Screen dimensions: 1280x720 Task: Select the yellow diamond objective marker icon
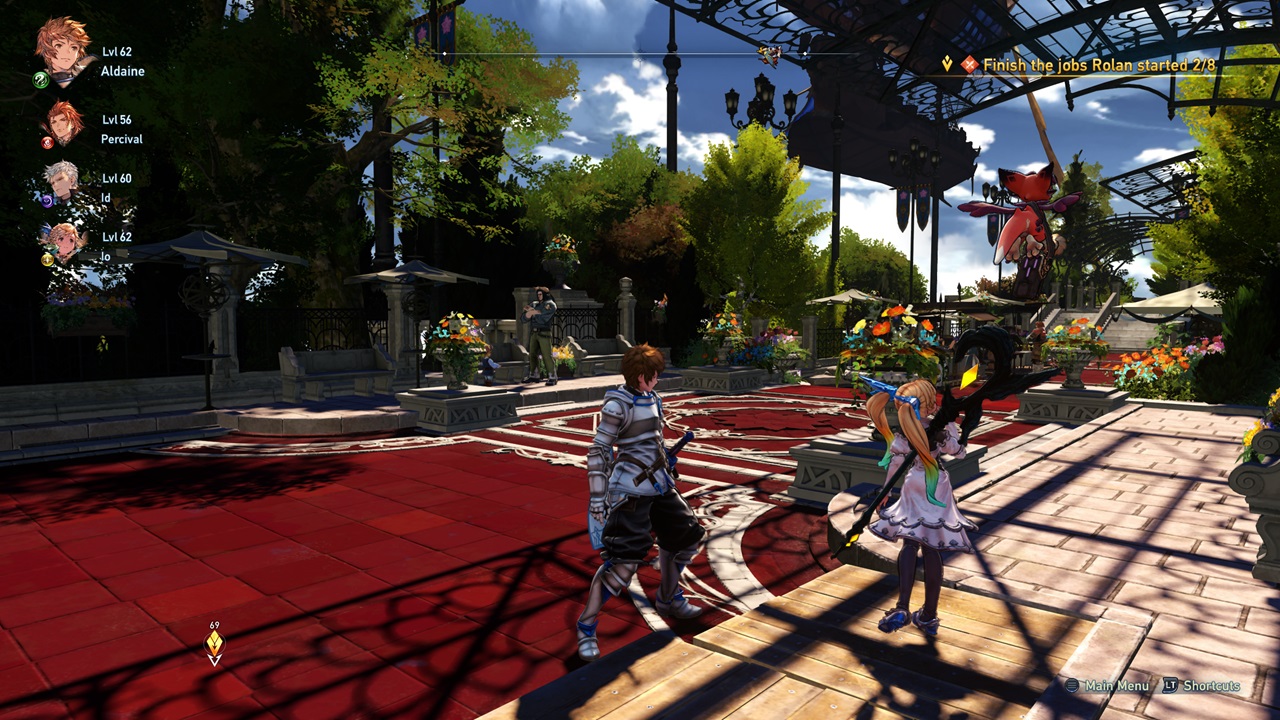(x=947, y=65)
